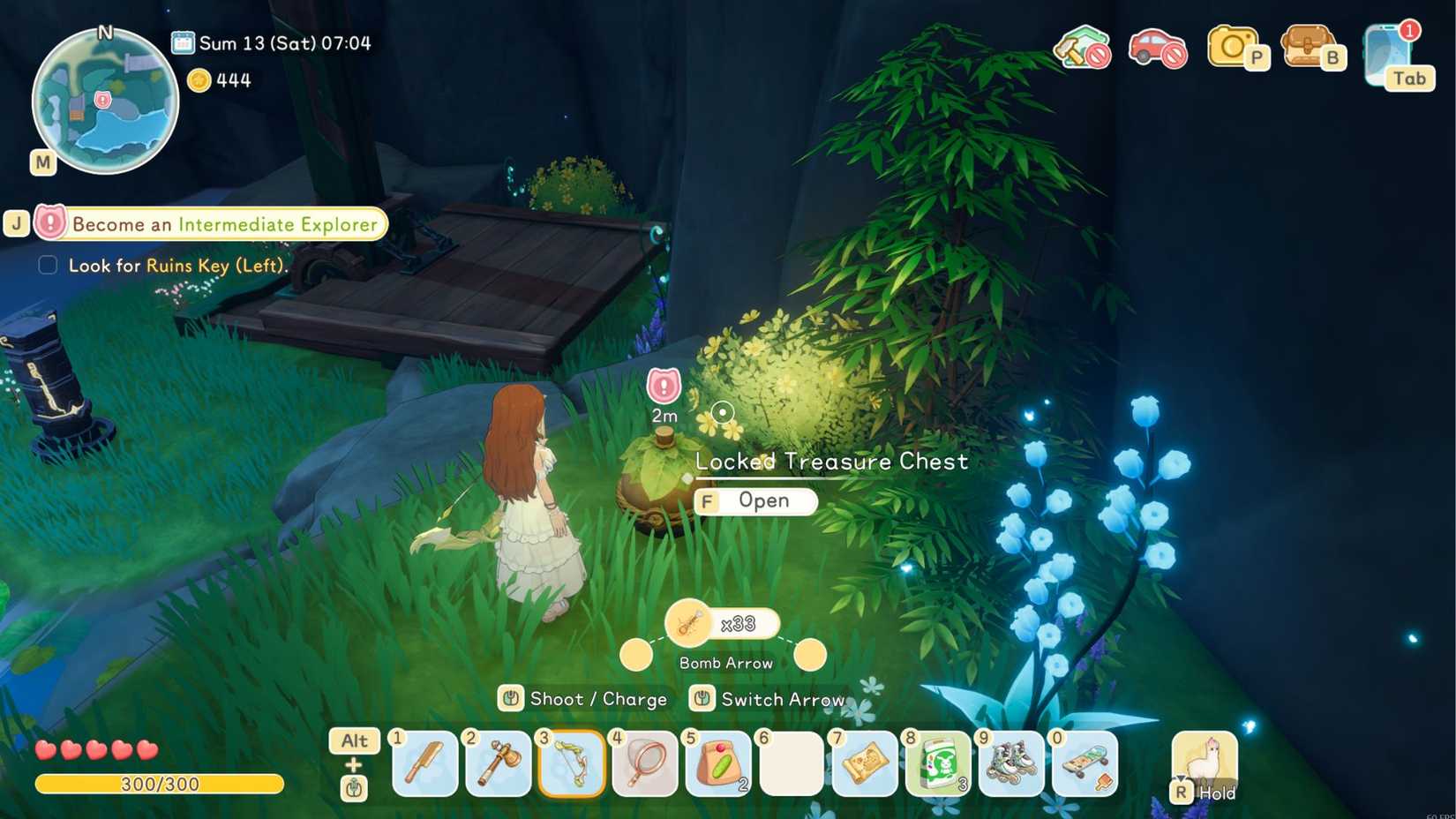The height and width of the screenshot is (819, 1456).
Task: Expand the Alt hotbar modifier
Action: 353,741
